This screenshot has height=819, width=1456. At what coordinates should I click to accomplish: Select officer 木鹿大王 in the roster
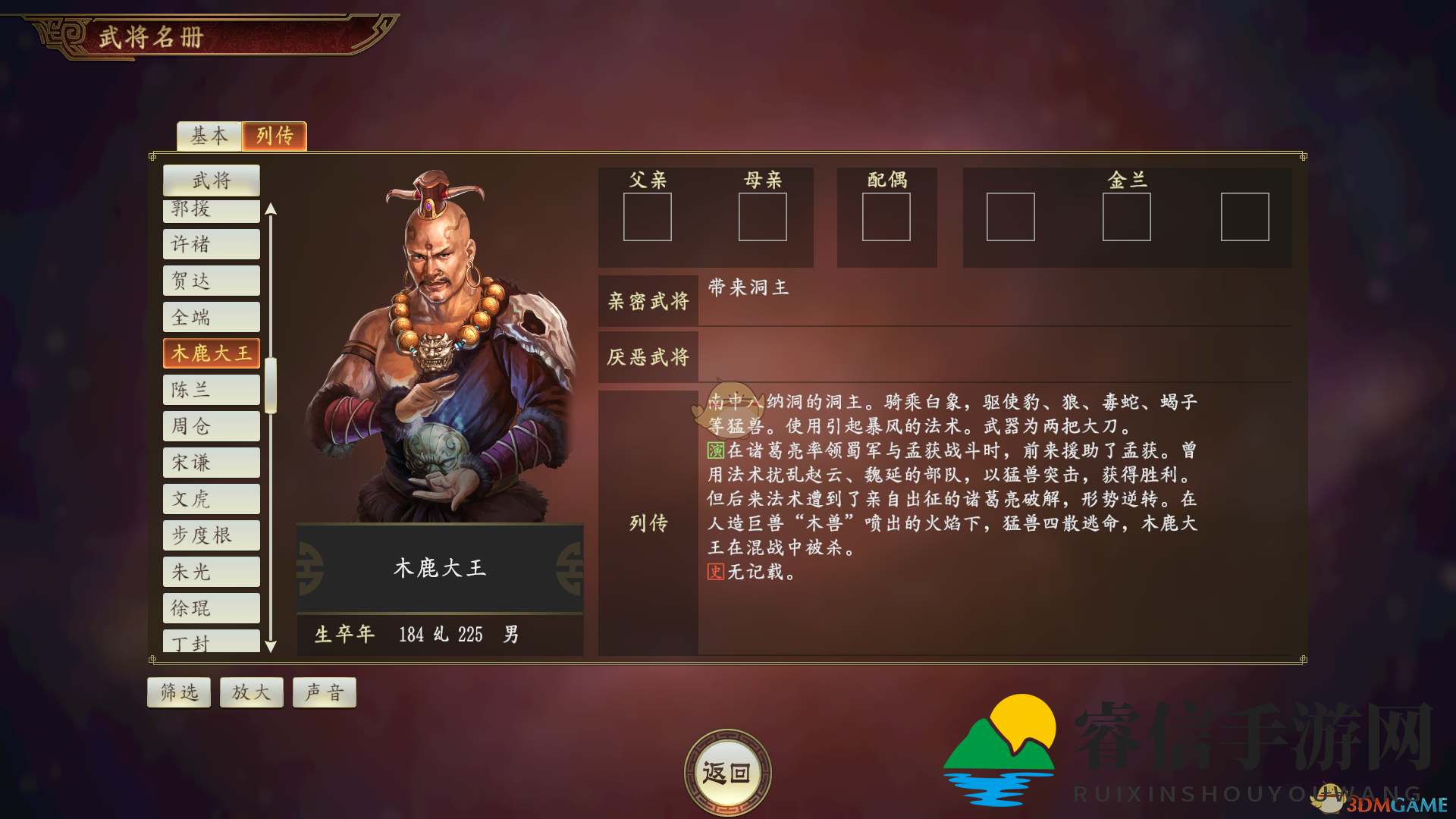tap(211, 353)
